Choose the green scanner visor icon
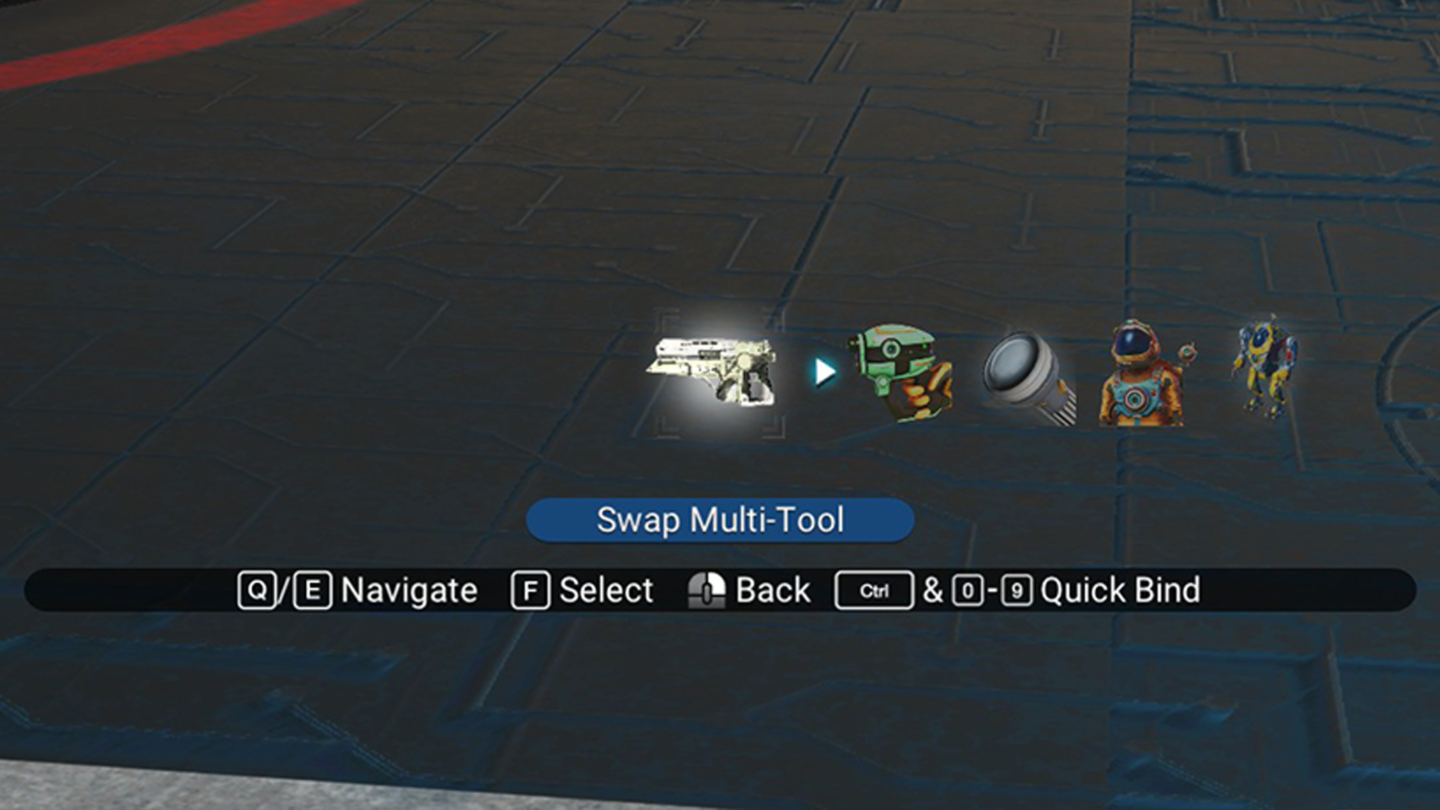 tap(900, 372)
